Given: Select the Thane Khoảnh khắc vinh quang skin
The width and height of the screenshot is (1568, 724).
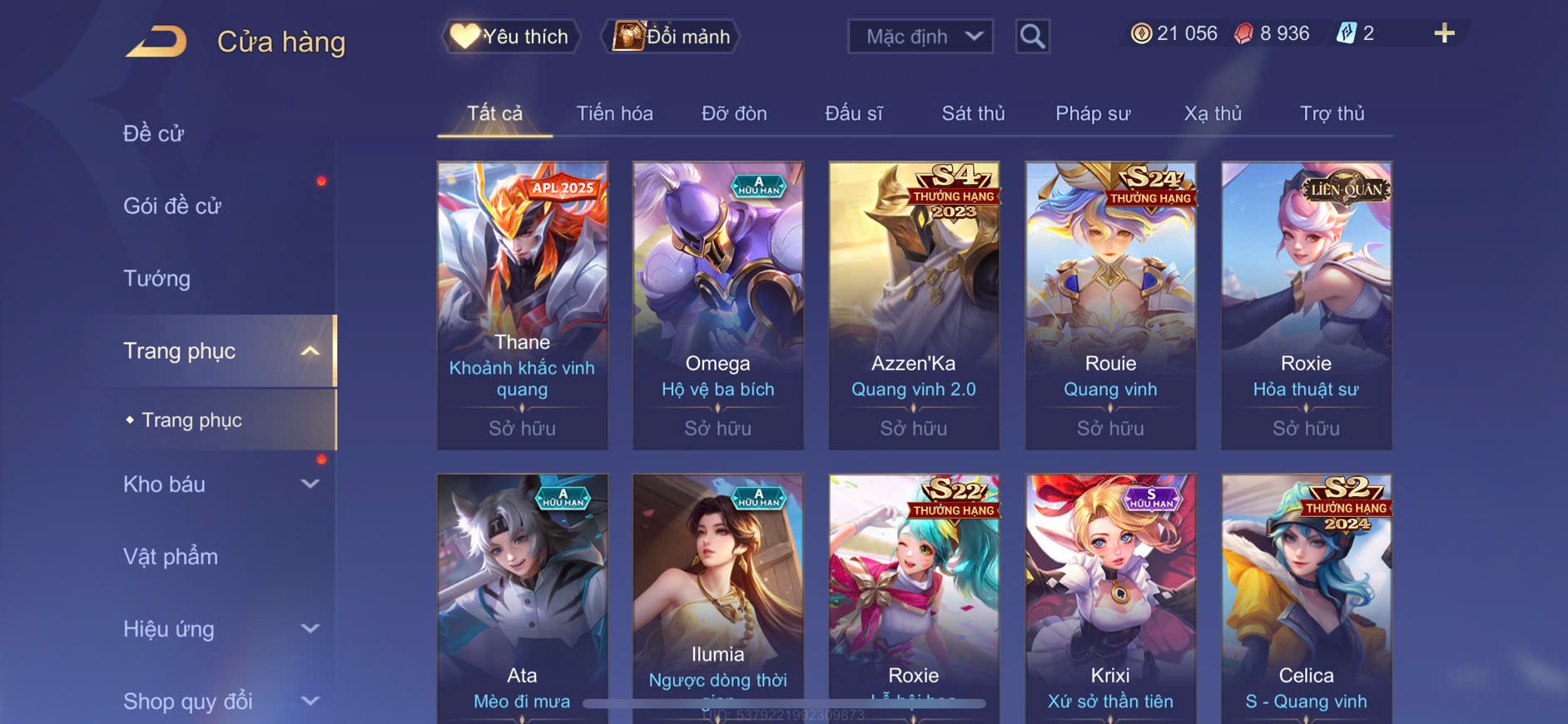Looking at the screenshot, I should [523, 305].
